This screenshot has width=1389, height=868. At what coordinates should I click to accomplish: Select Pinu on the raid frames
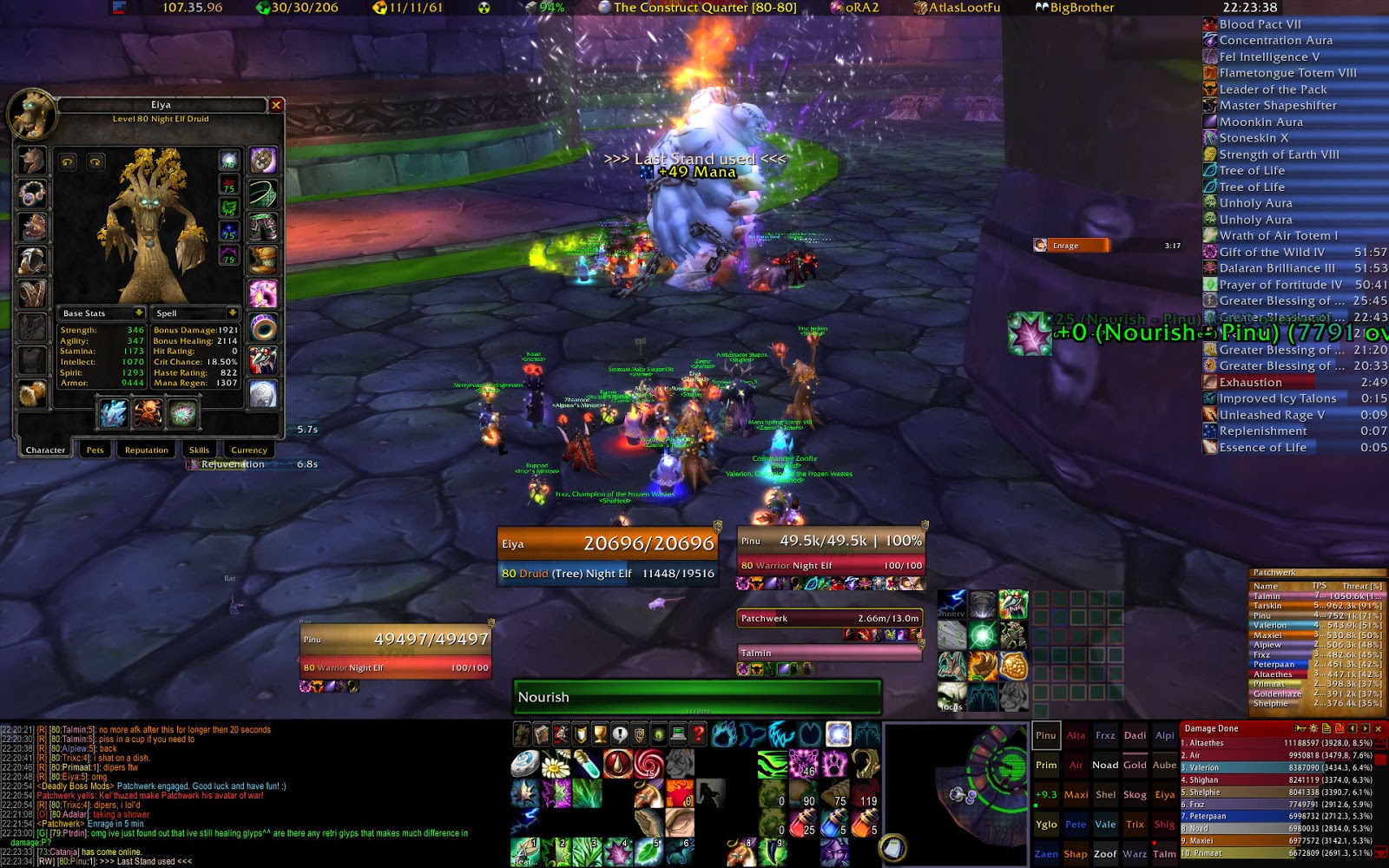click(1046, 734)
